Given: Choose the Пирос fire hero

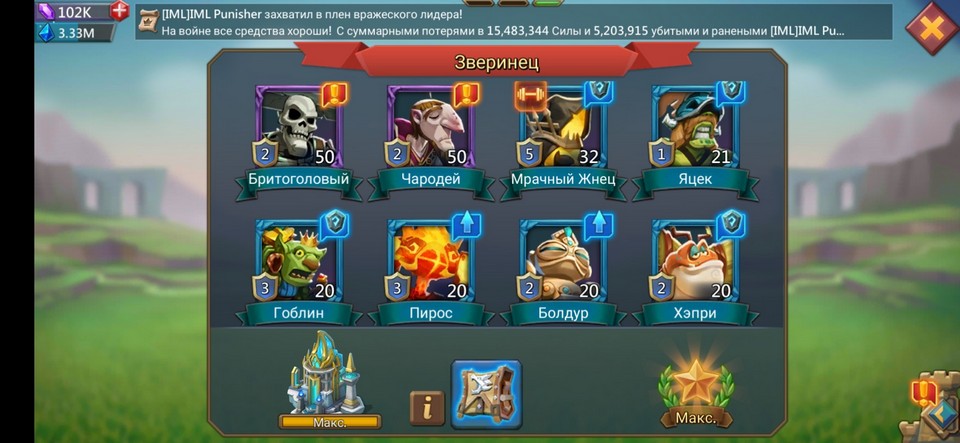Looking at the screenshot, I should click(431, 262).
